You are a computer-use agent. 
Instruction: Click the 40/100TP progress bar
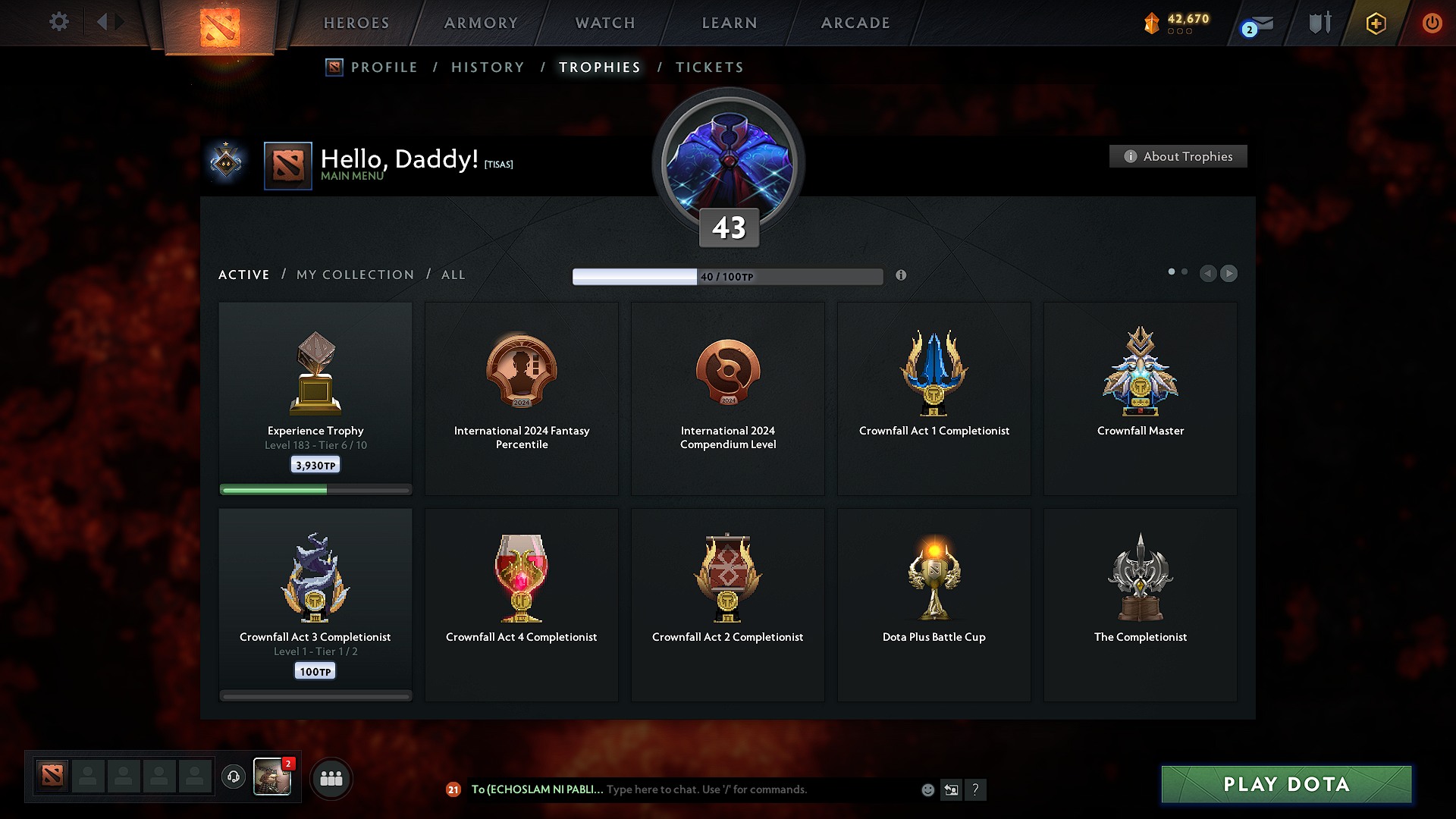[x=727, y=276]
